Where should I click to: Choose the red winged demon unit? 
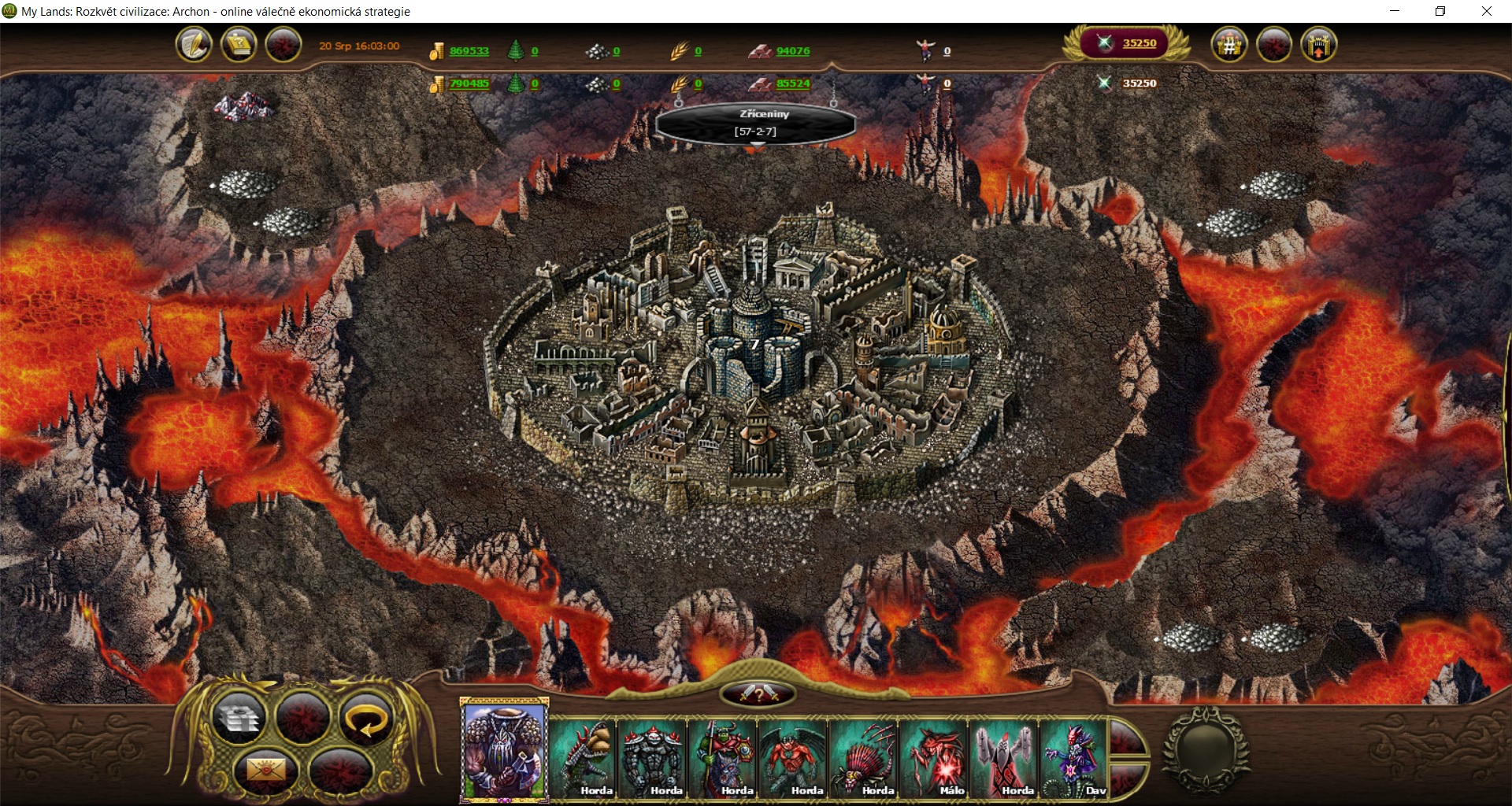[x=793, y=757]
